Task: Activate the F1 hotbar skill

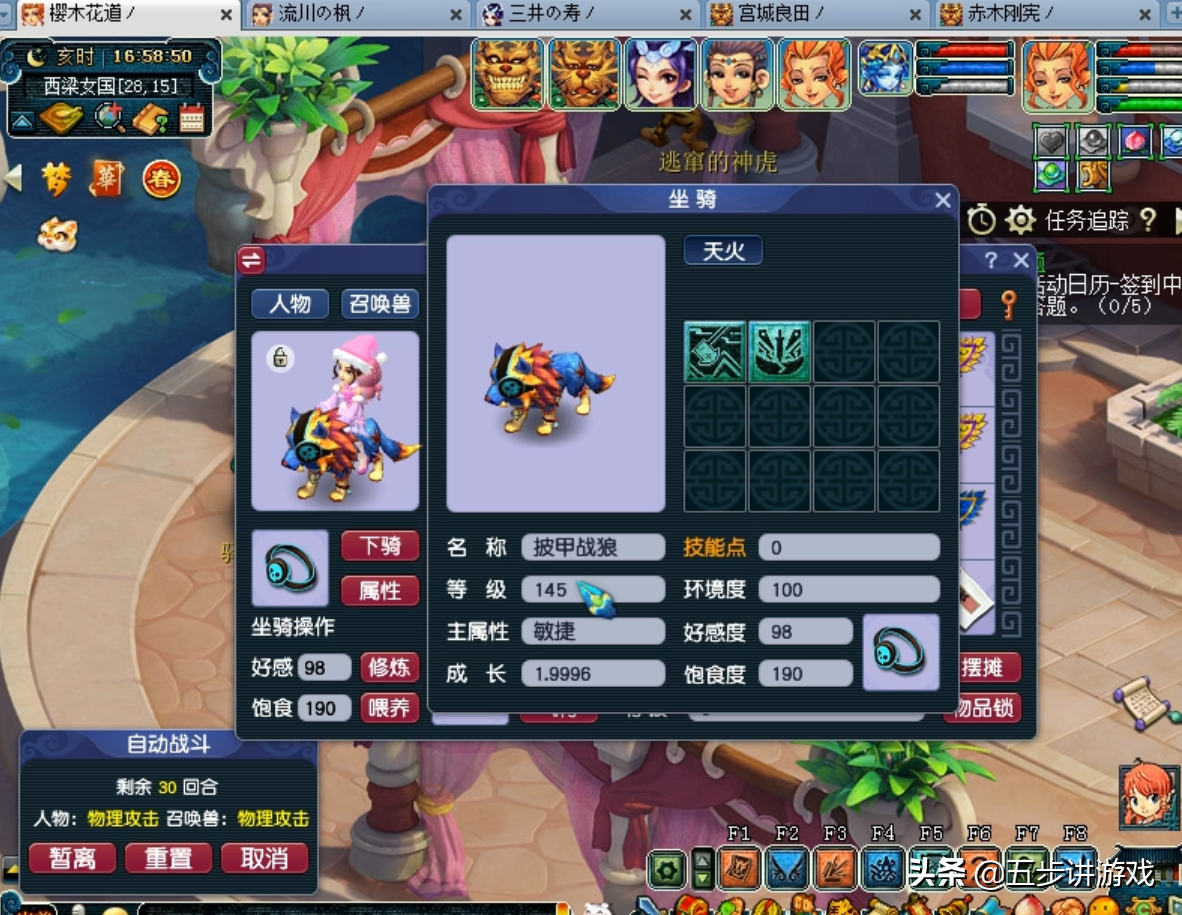Action: 739,868
